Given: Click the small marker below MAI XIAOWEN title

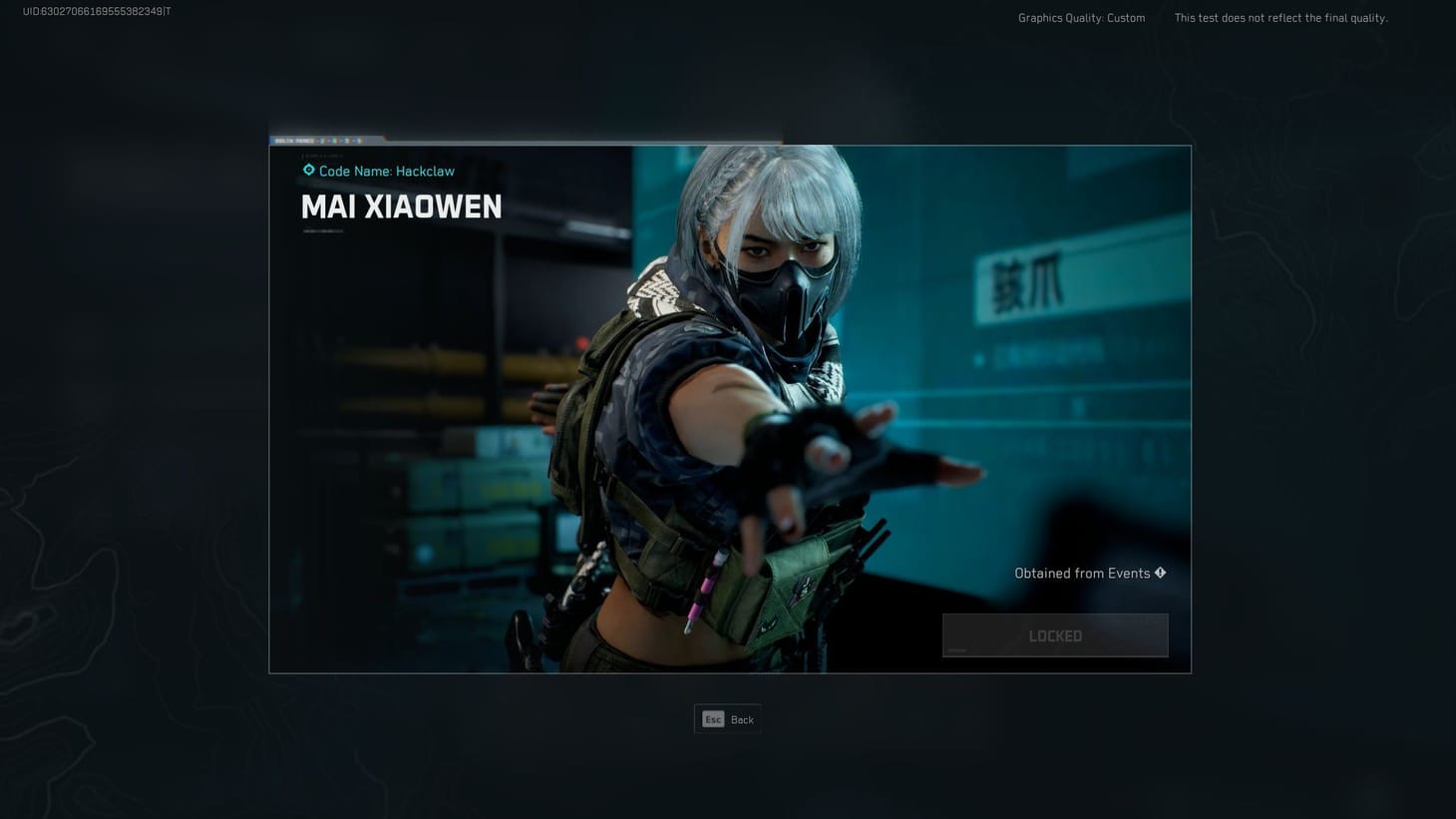Looking at the screenshot, I should pyautogui.click(x=324, y=230).
